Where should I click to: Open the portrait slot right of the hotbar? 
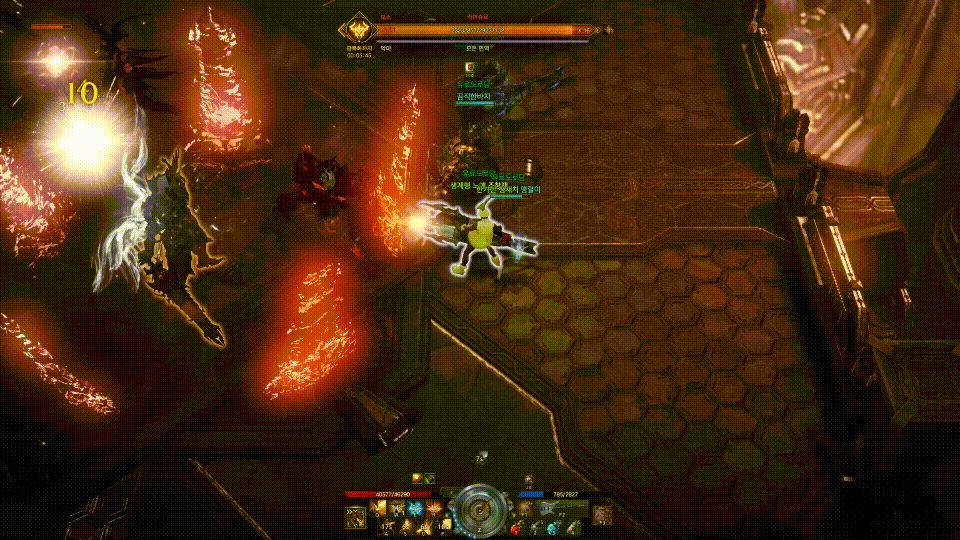coord(602,515)
